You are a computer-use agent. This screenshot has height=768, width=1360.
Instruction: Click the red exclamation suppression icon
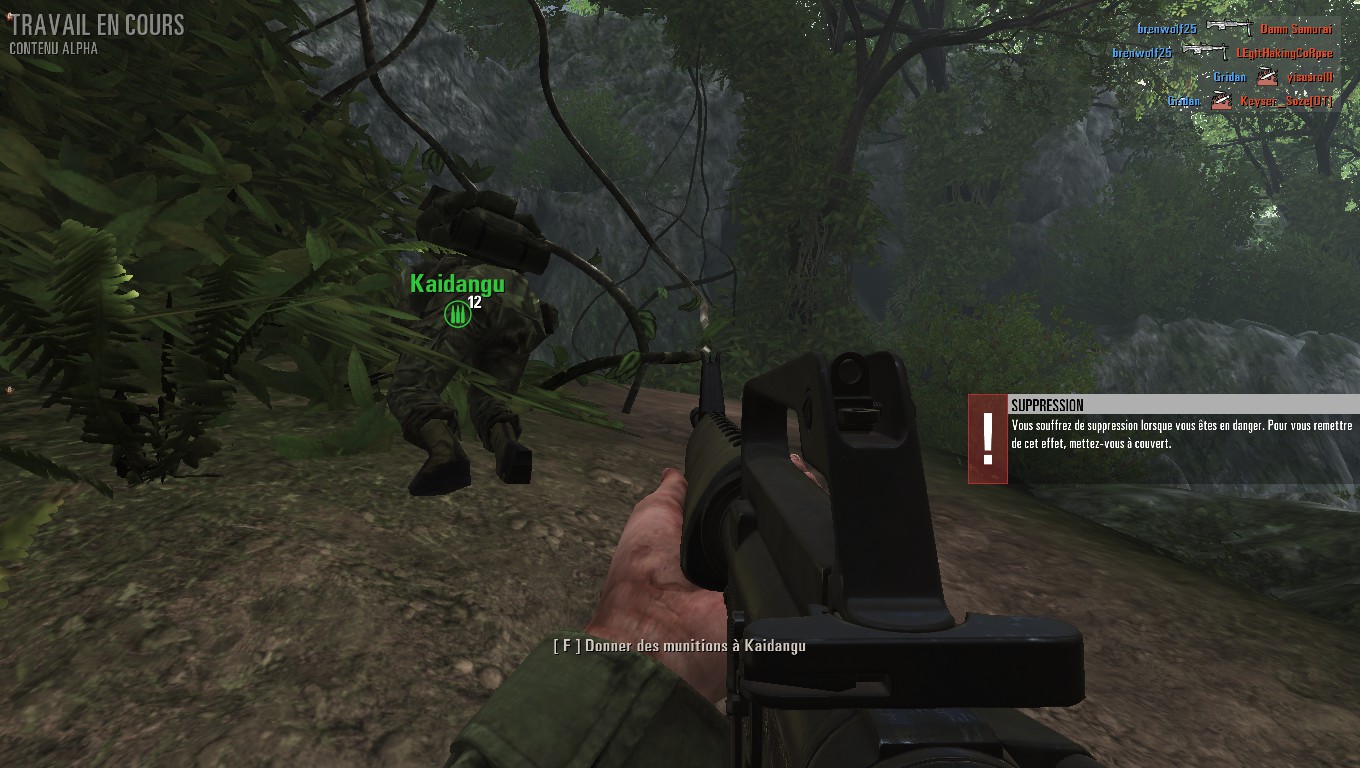[x=986, y=437]
